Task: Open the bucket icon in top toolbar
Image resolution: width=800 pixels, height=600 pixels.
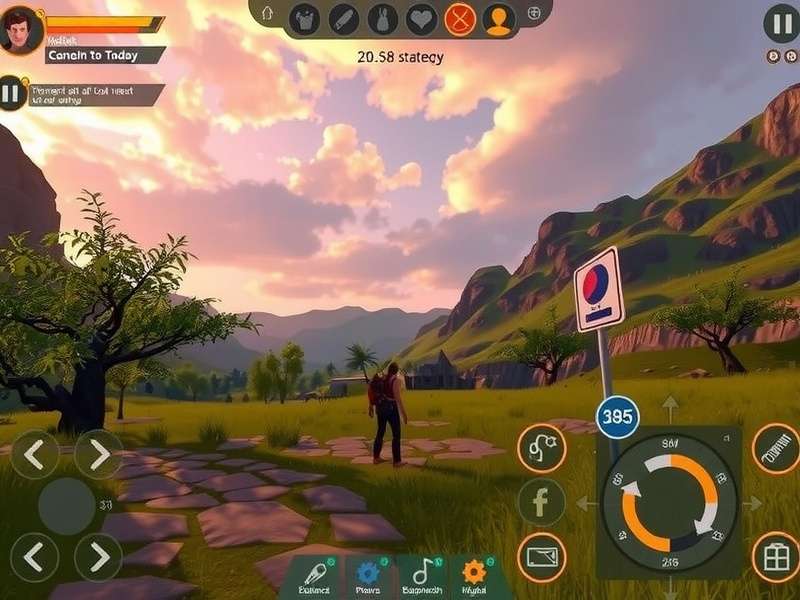Action: pyautogui.click(x=303, y=19)
